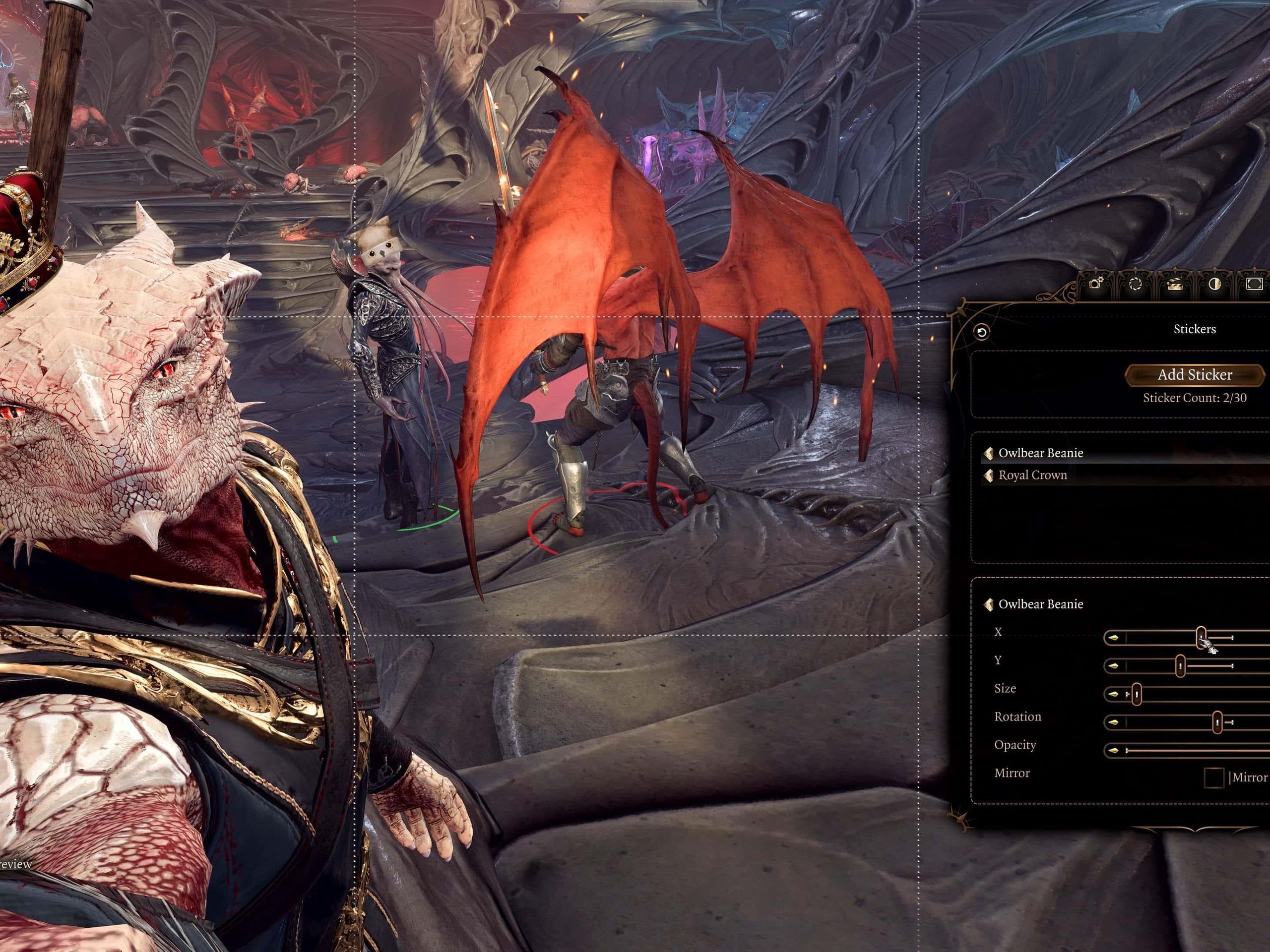Decrease X using its left arrow
This screenshot has width=1270, height=952.
point(1113,638)
